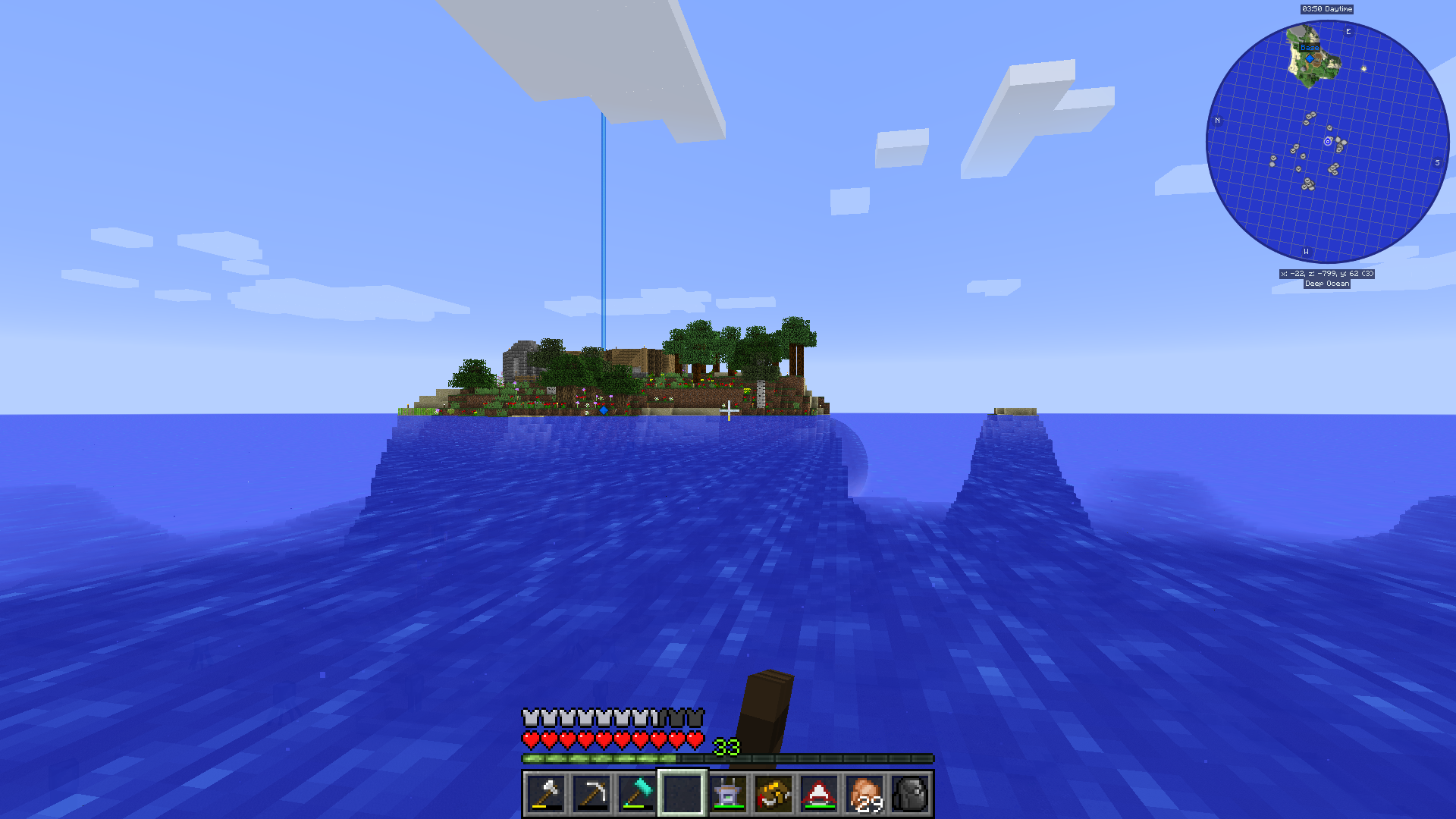Click the circular minimap
This screenshot has height=819, width=1456.
[1327, 142]
